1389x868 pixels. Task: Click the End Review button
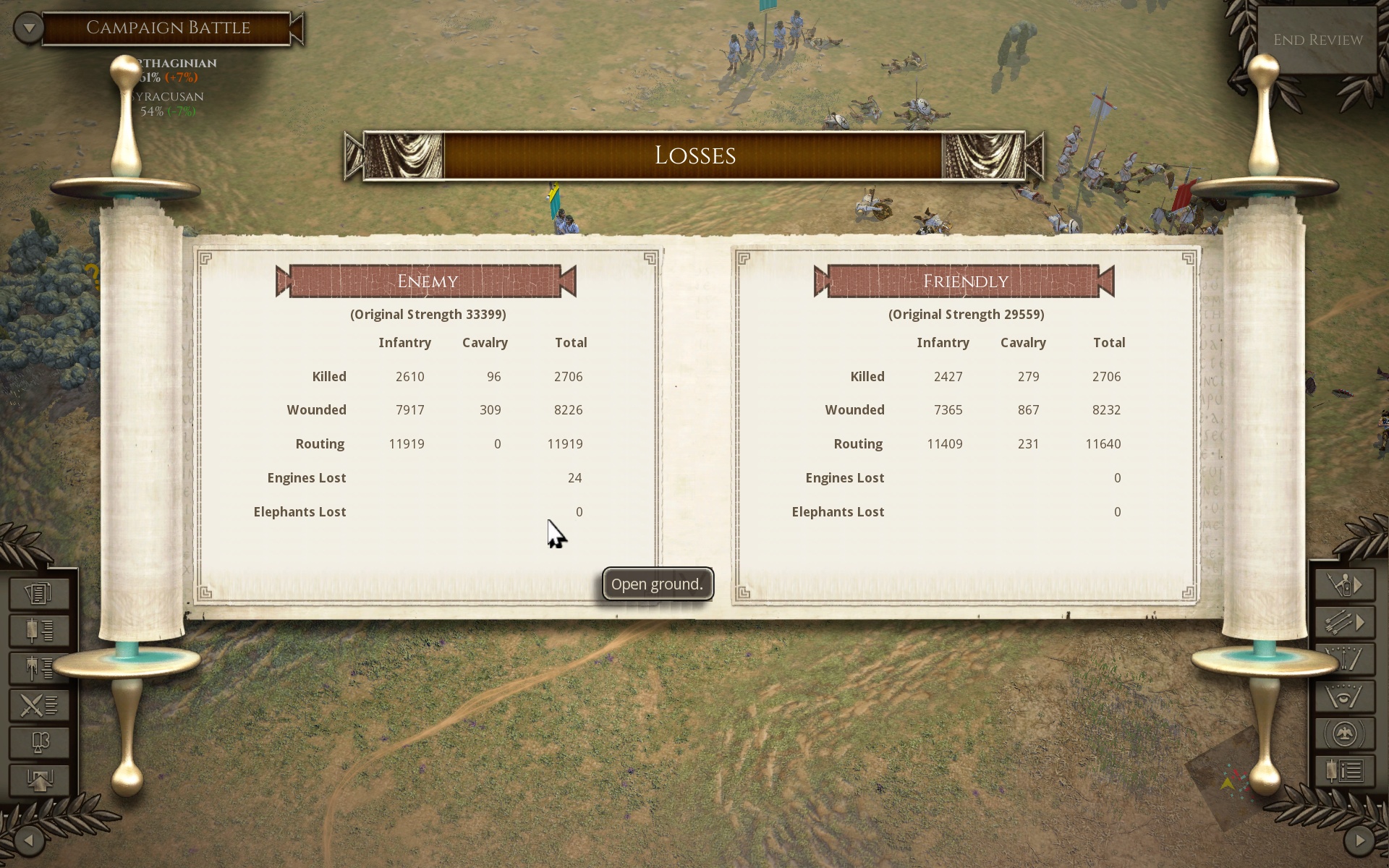tap(1317, 40)
